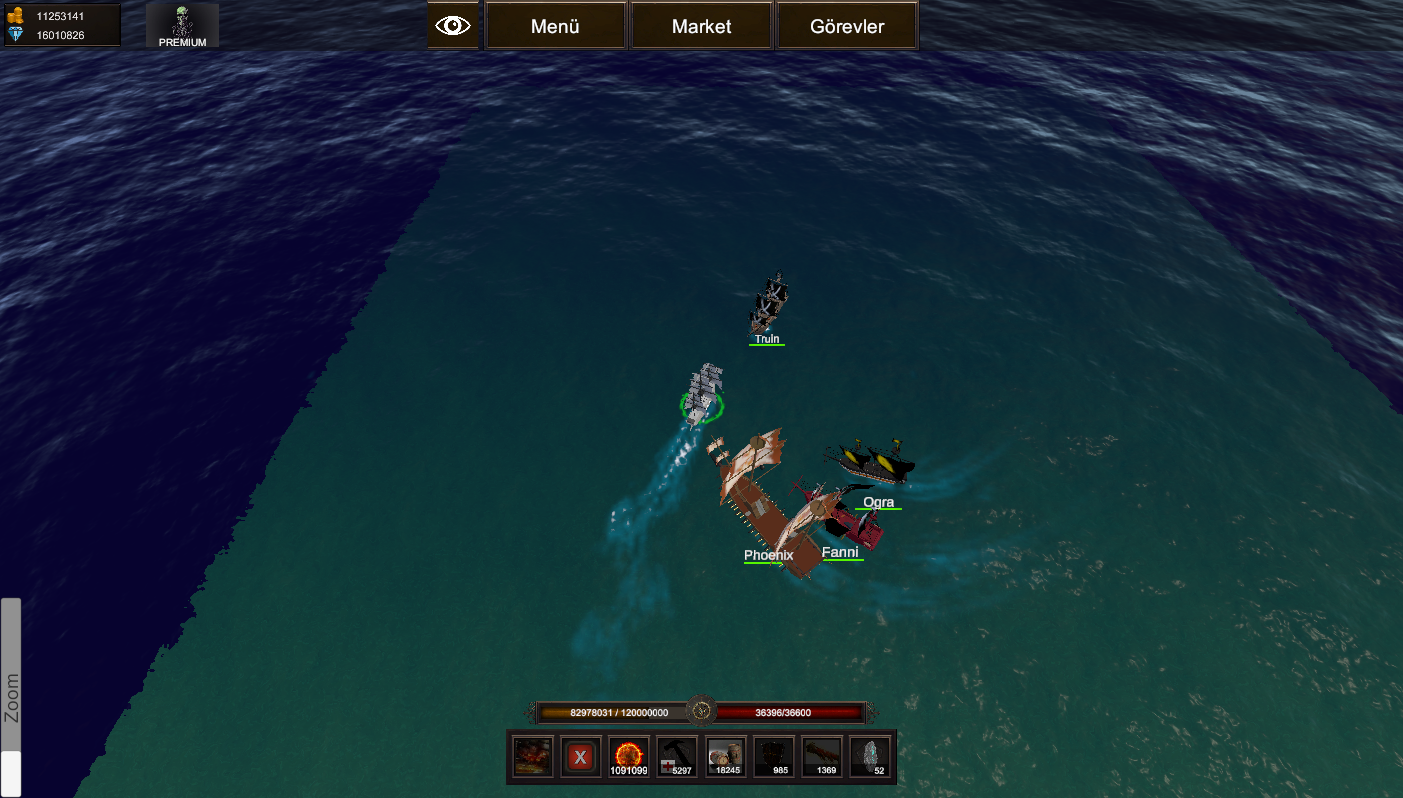Image resolution: width=1403 pixels, height=798 pixels.
Task: Use the repair hammer item
Action: [677, 757]
